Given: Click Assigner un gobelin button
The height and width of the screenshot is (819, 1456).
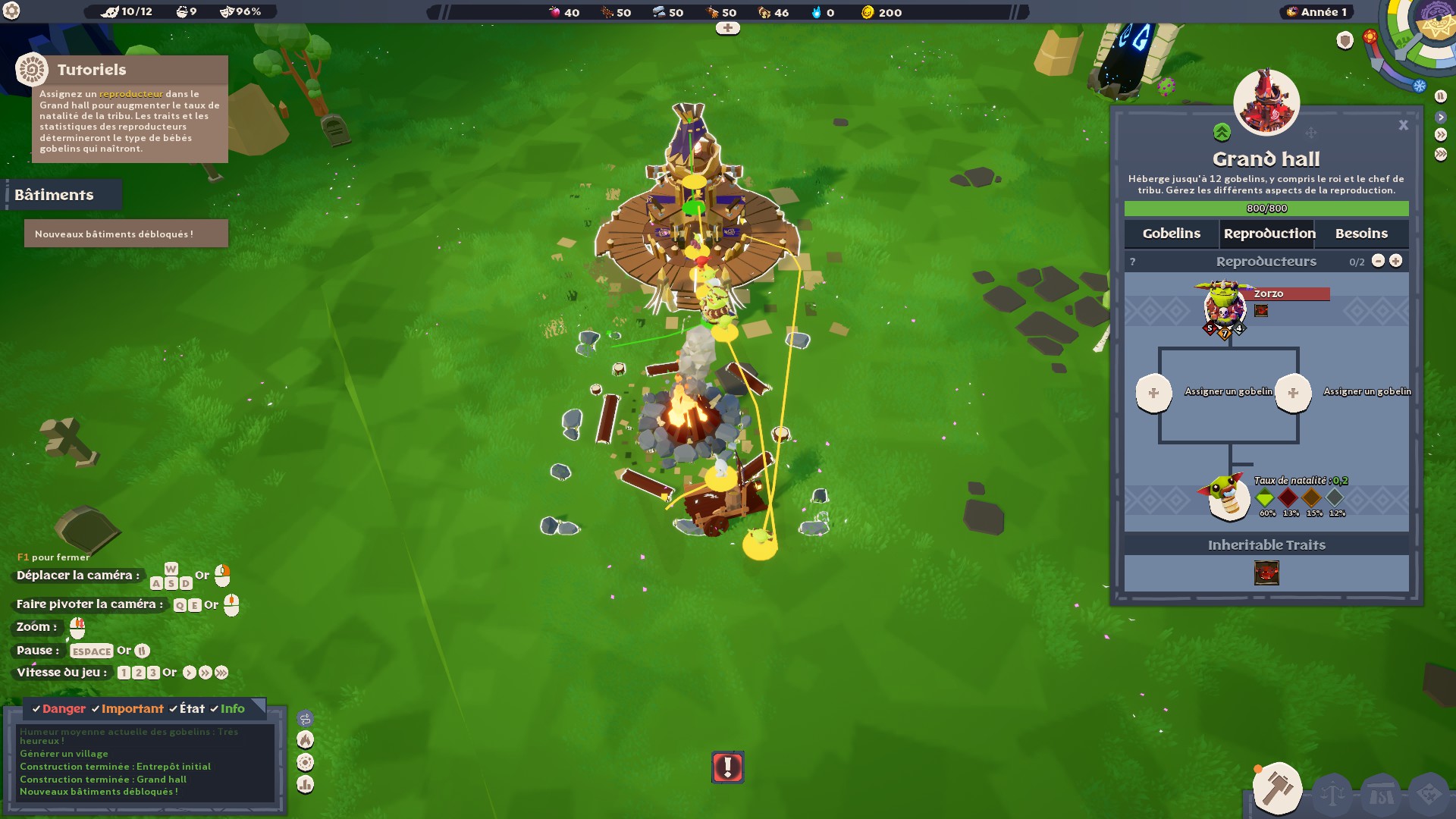Looking at the screenshot, I should (x=1156, y=393).
